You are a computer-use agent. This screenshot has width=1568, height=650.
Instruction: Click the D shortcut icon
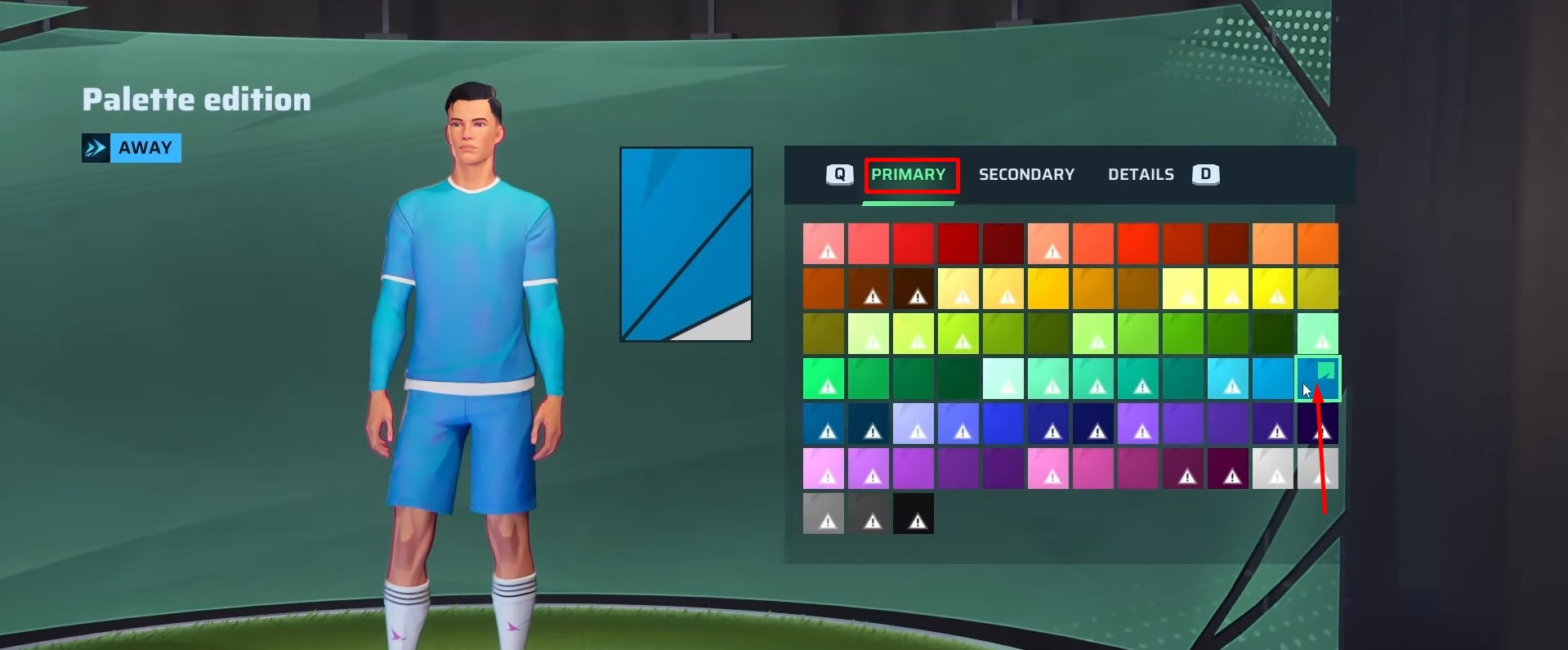[x=1206, y=174]
